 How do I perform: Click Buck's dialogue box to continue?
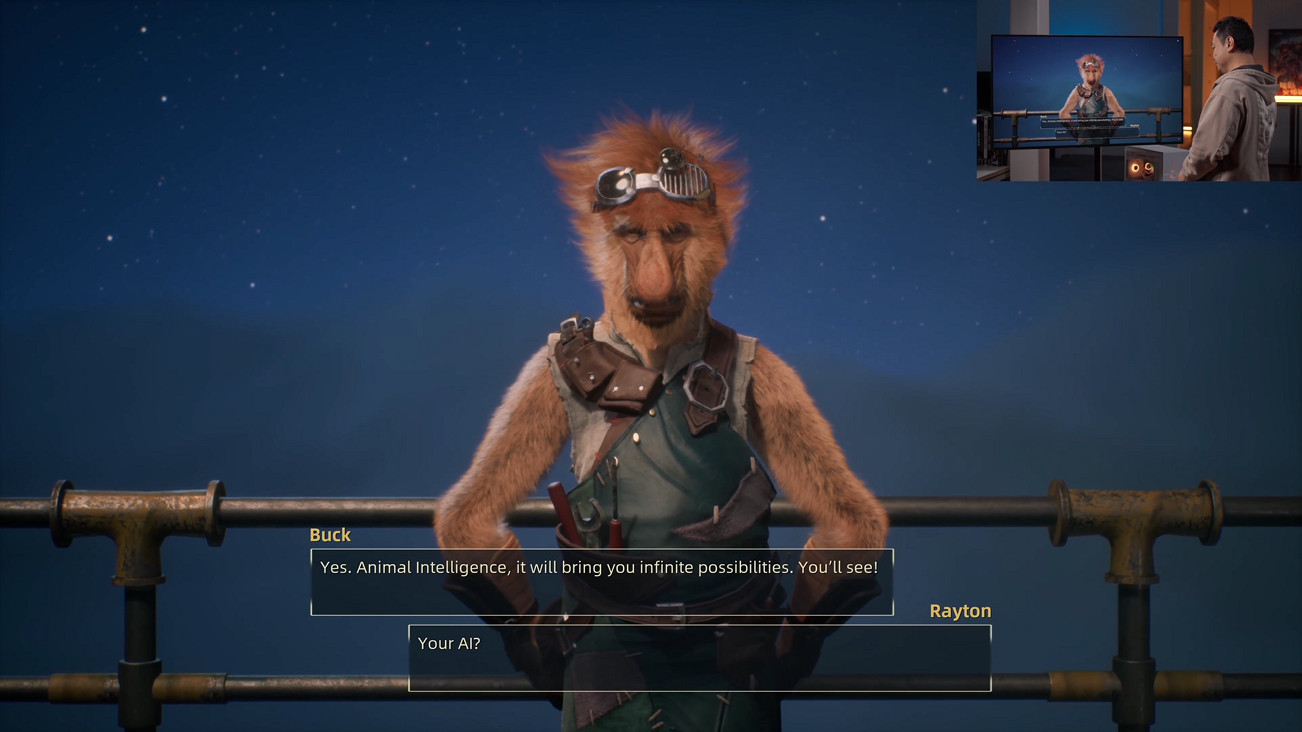click(601, 582)
